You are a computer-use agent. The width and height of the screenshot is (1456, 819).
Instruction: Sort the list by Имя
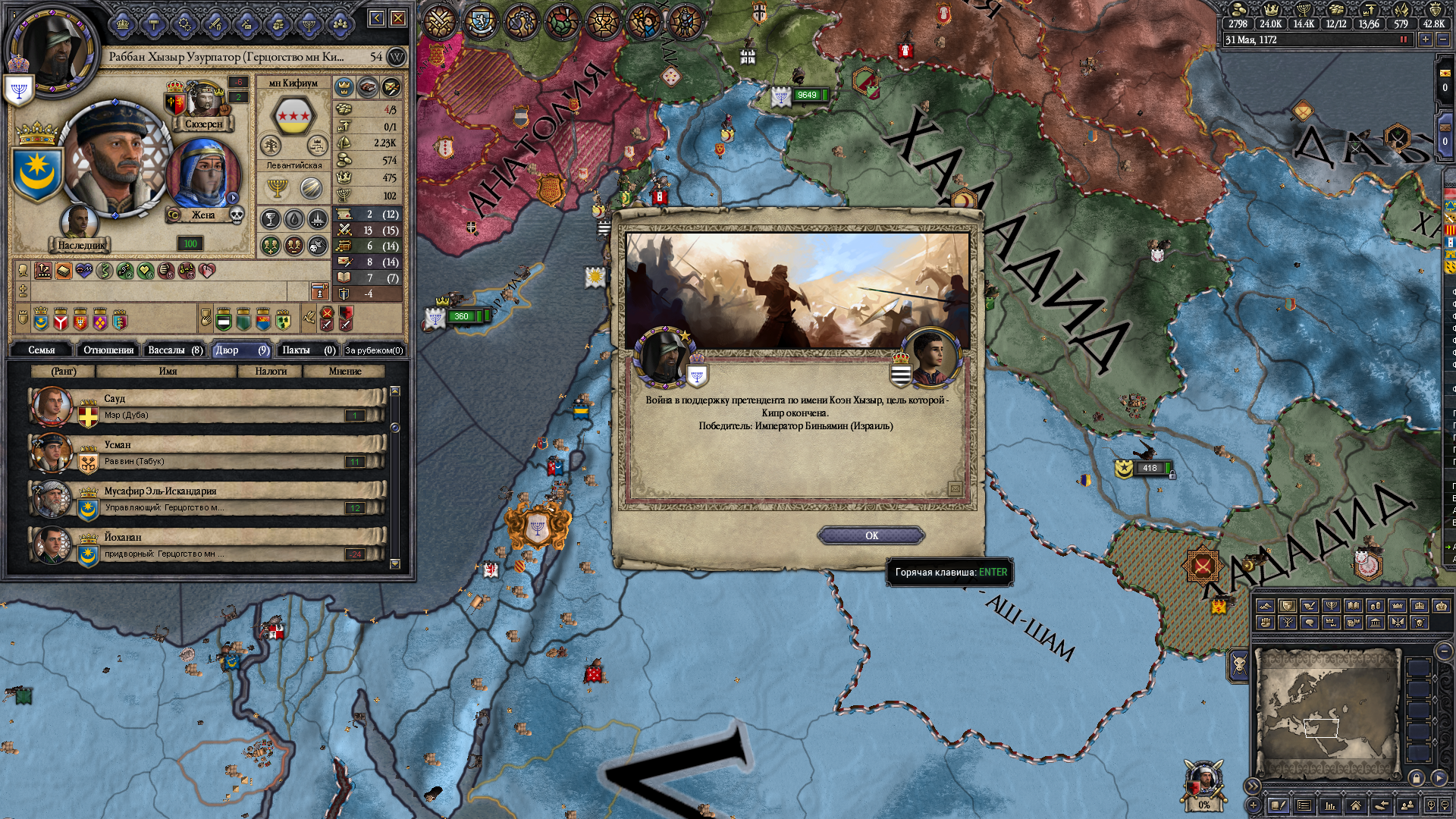point(168,371)
